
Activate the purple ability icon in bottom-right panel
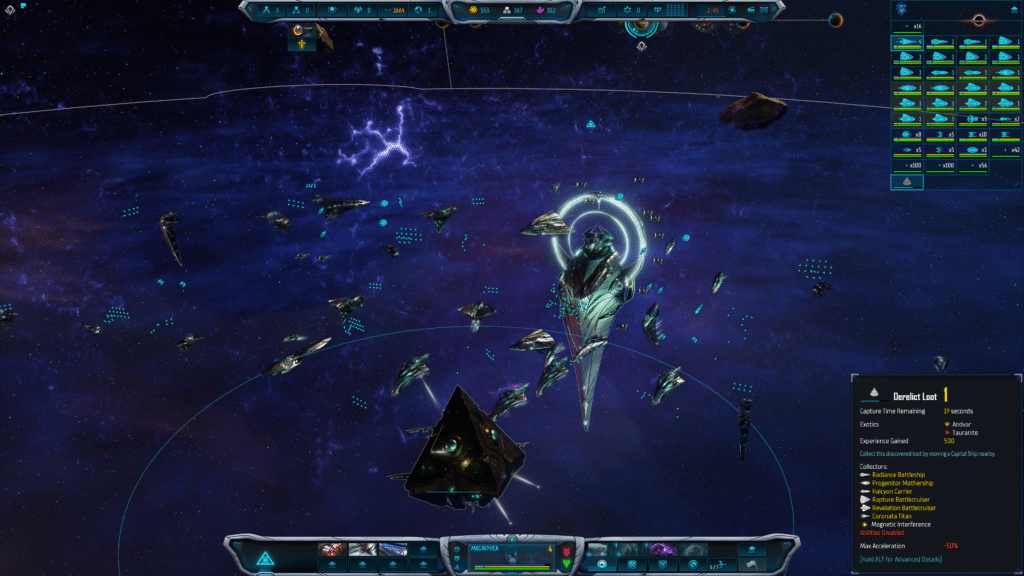pyautogui.click(x=661, y=550)
